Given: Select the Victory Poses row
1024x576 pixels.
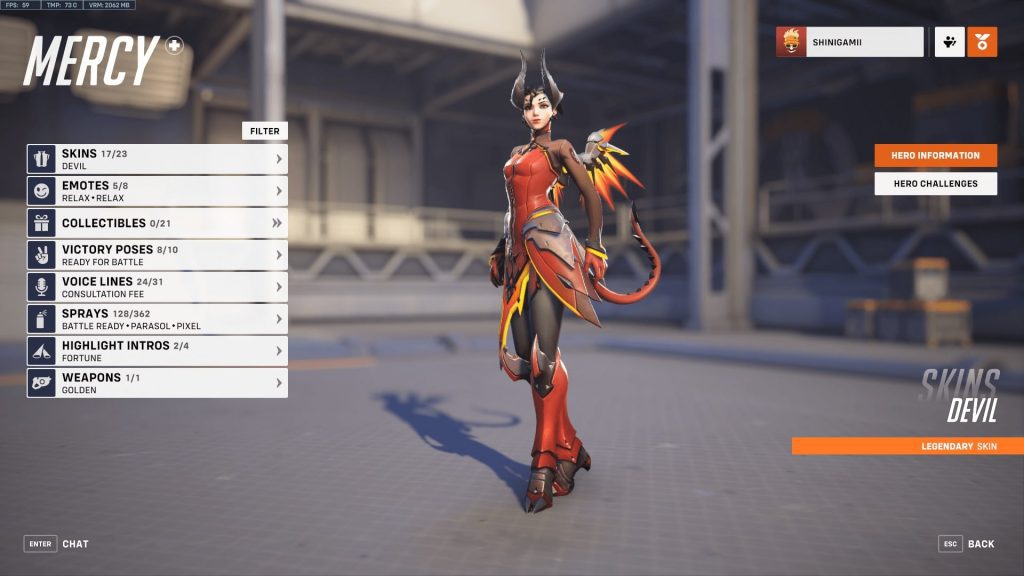Looking at the screenshot, I should pos(157,255).
